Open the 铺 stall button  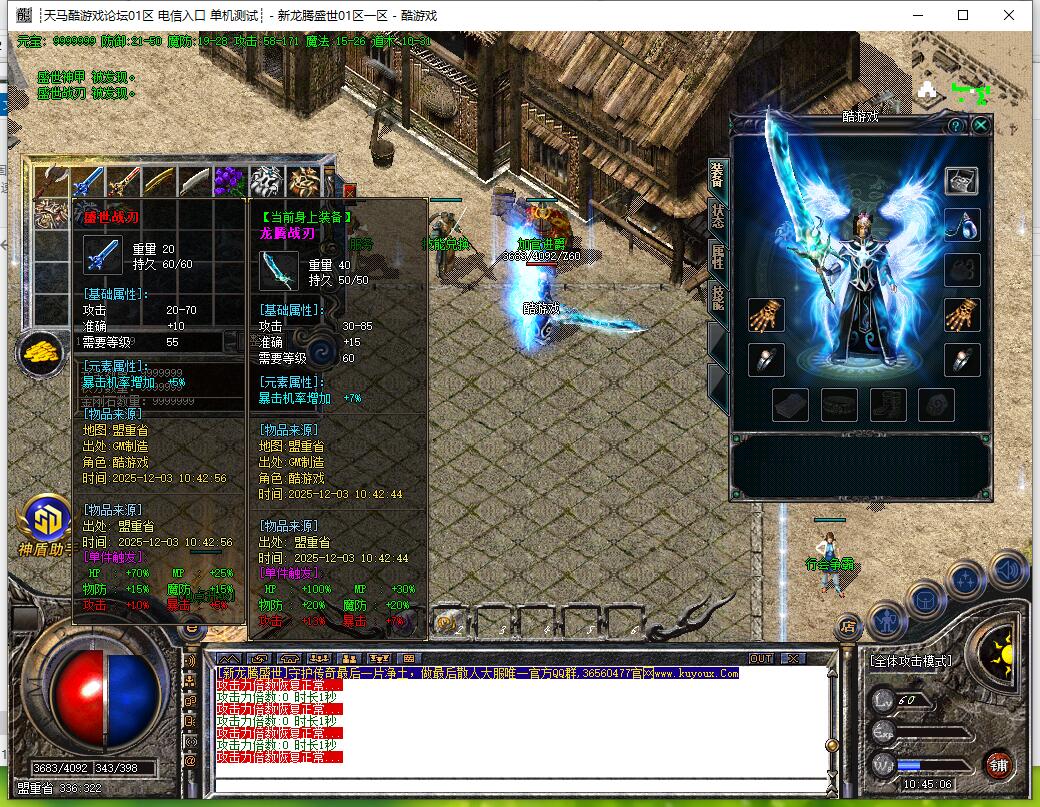[998, 765]
